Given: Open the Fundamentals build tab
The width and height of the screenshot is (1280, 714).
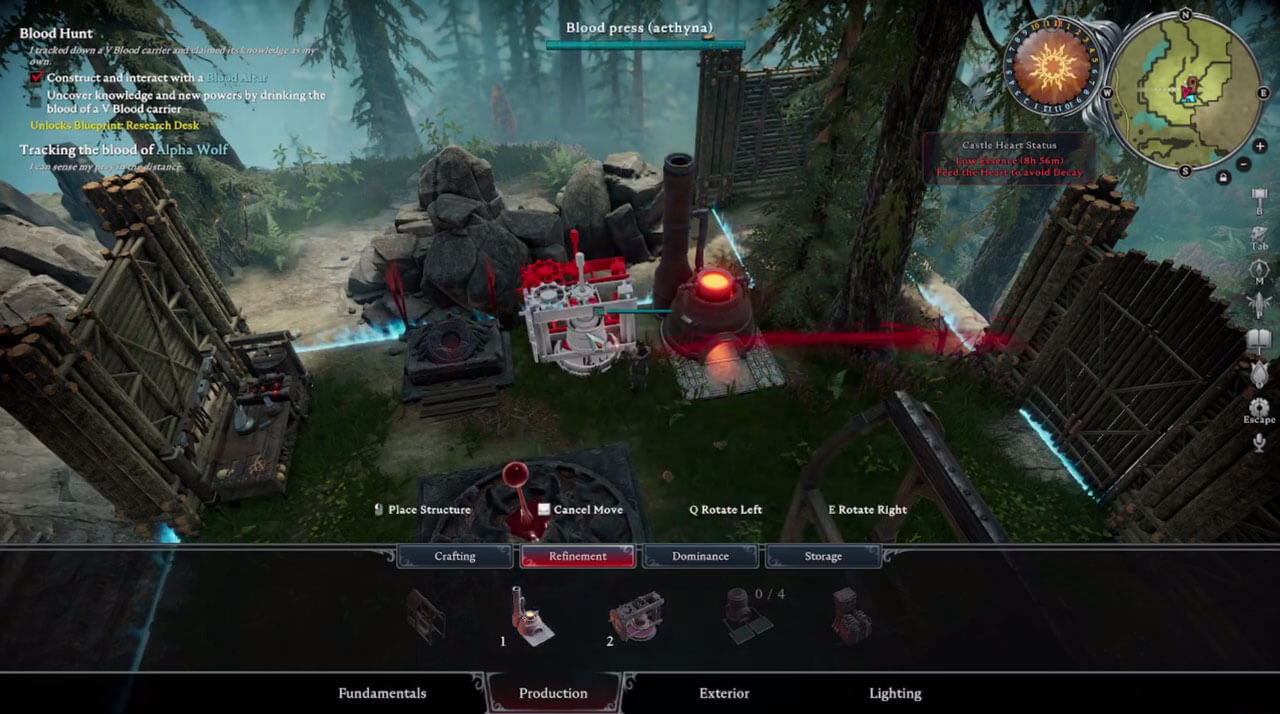Looking at the screenshot, I should (x=382, y=693).
